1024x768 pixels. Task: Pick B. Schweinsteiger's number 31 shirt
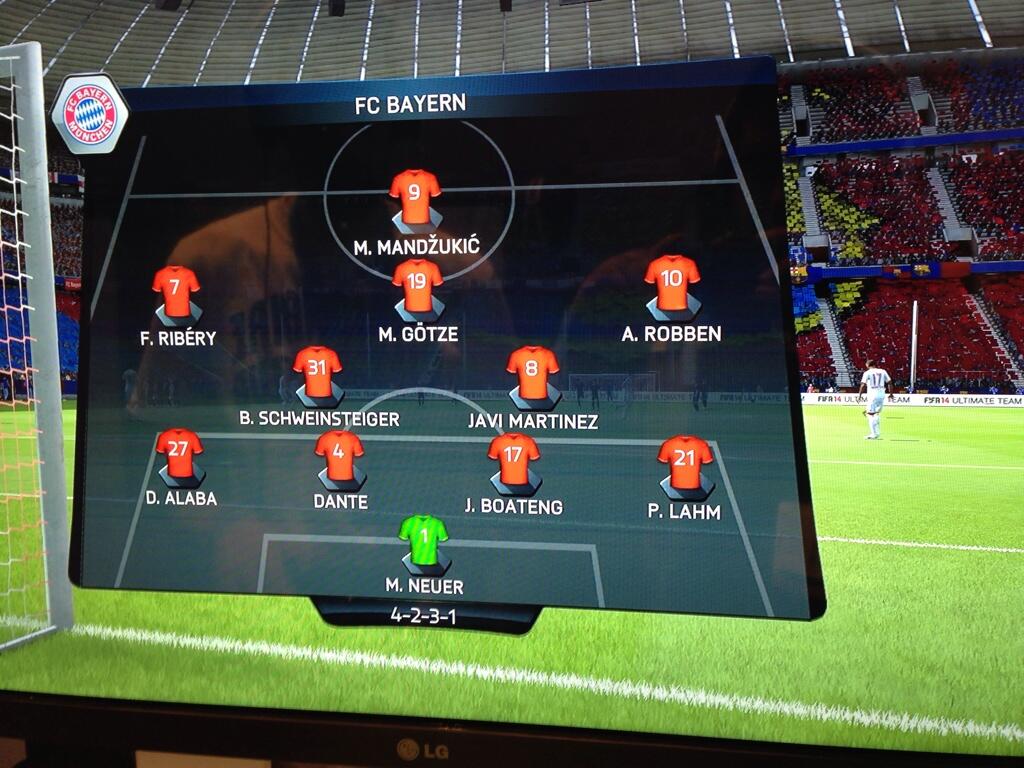[318, 371]
